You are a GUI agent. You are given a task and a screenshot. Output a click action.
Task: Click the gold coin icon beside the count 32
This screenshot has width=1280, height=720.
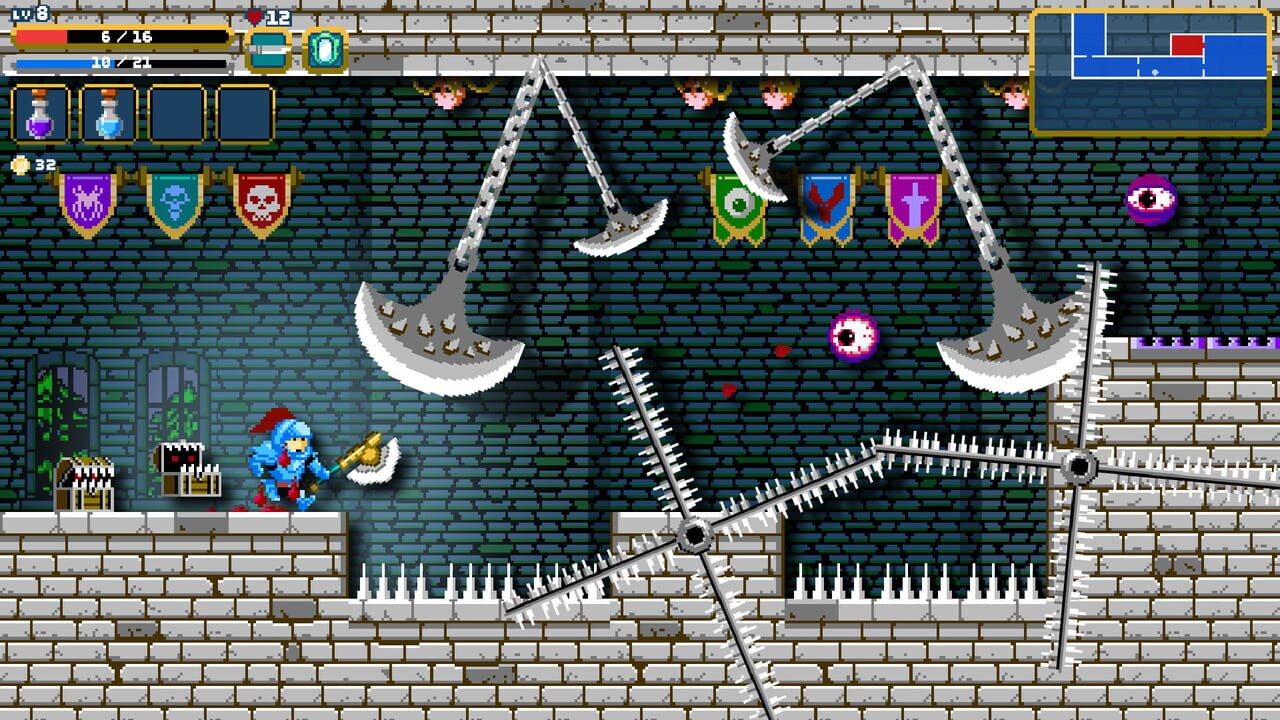20,164
